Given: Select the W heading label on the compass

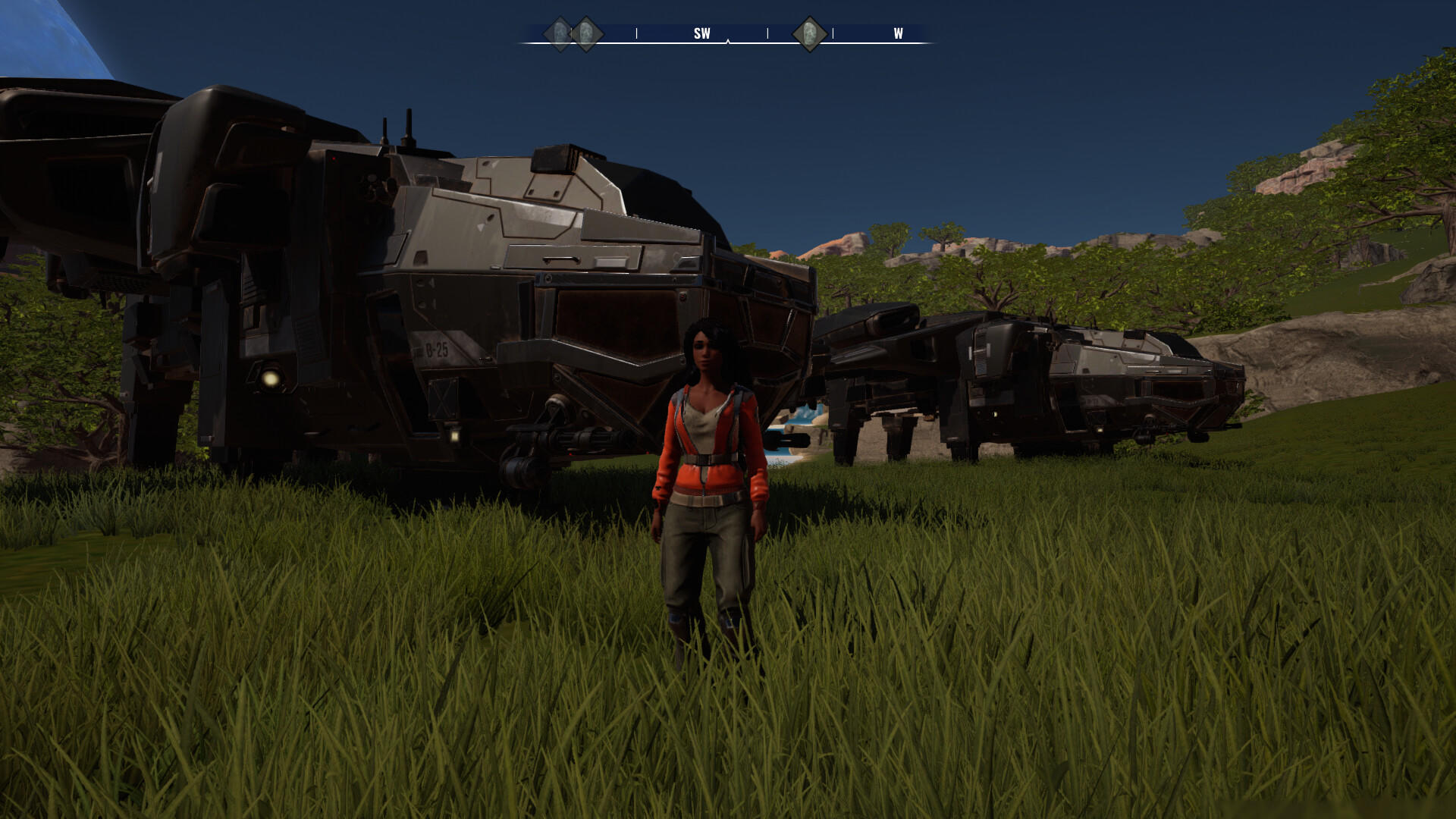Looking at the screenshot, I should [x=897, y=33].
